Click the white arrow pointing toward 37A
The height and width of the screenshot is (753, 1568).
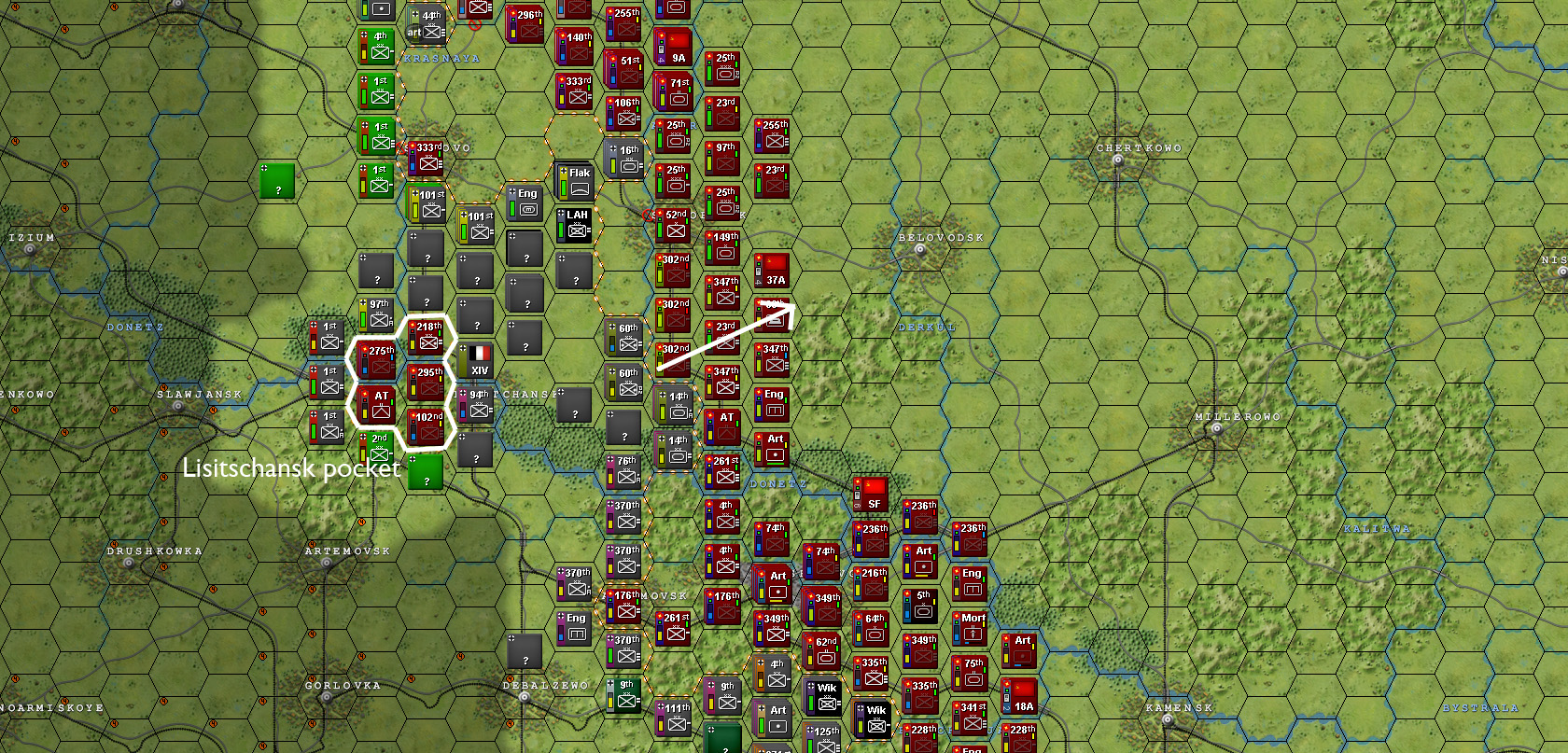728,336
